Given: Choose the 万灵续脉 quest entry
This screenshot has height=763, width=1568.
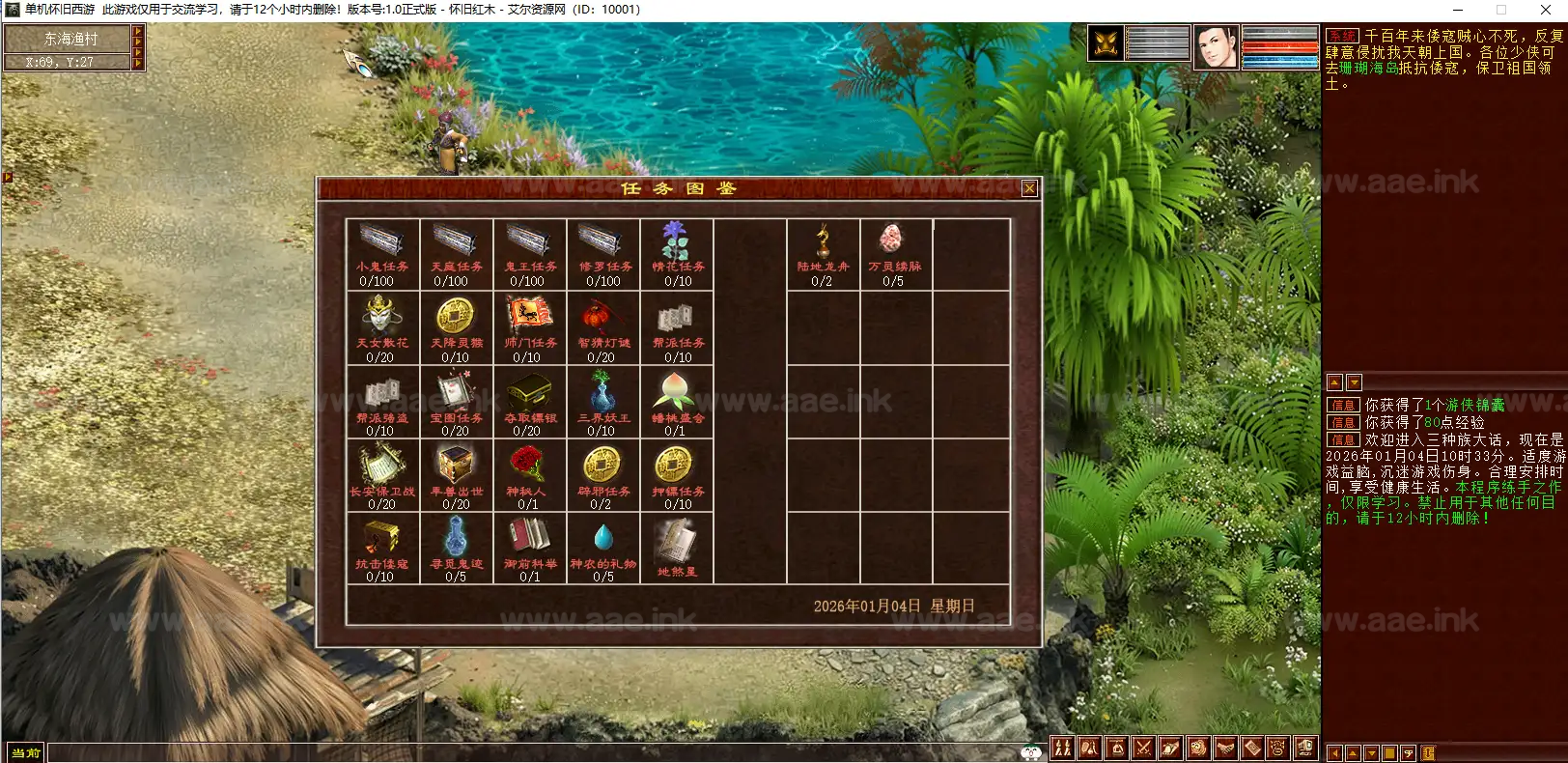Looking at the screenshot, I should pyautogui.click(x=895, y=253).
